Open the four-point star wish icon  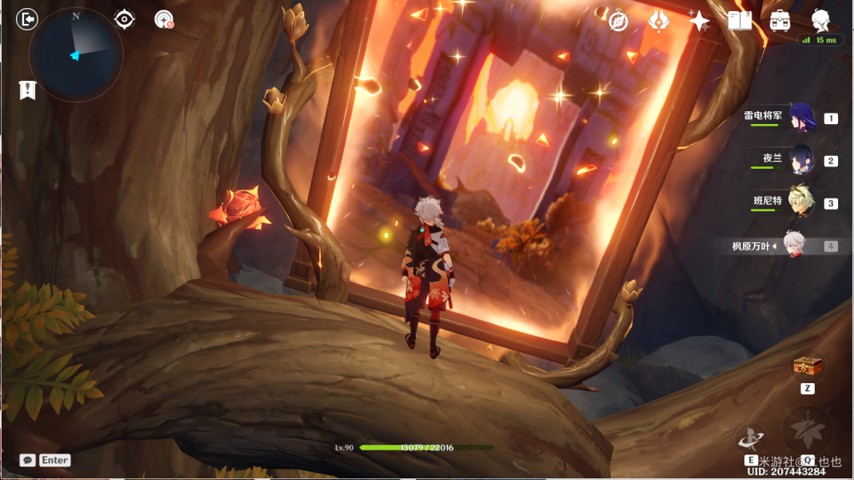pos(699,20)
